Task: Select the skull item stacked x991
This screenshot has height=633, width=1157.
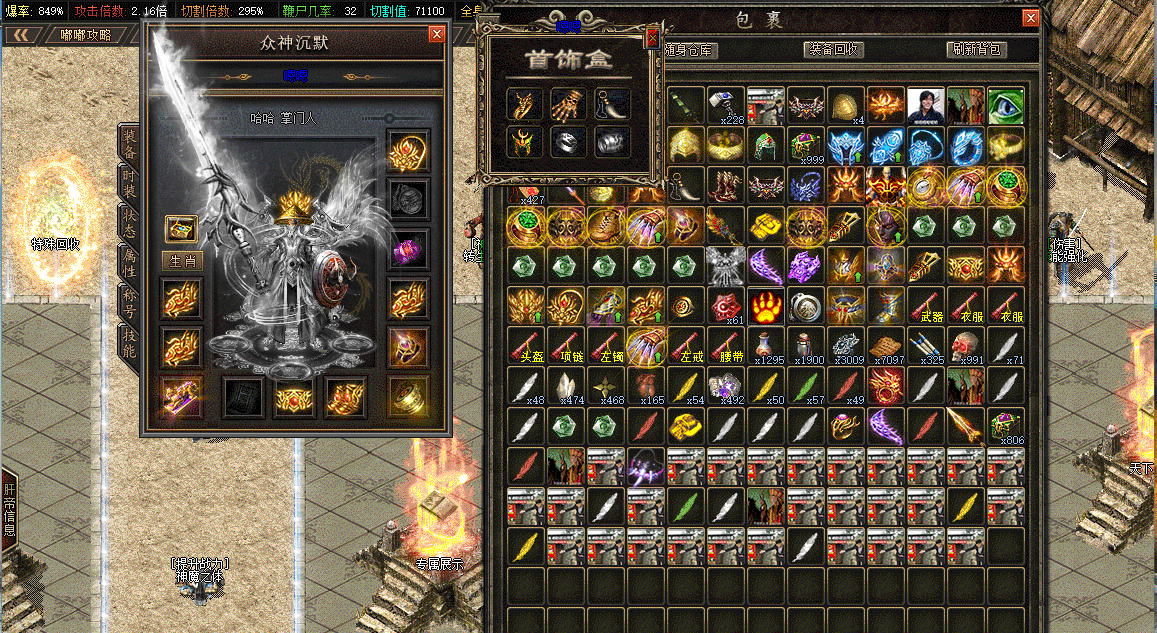Action: (966, 345)
